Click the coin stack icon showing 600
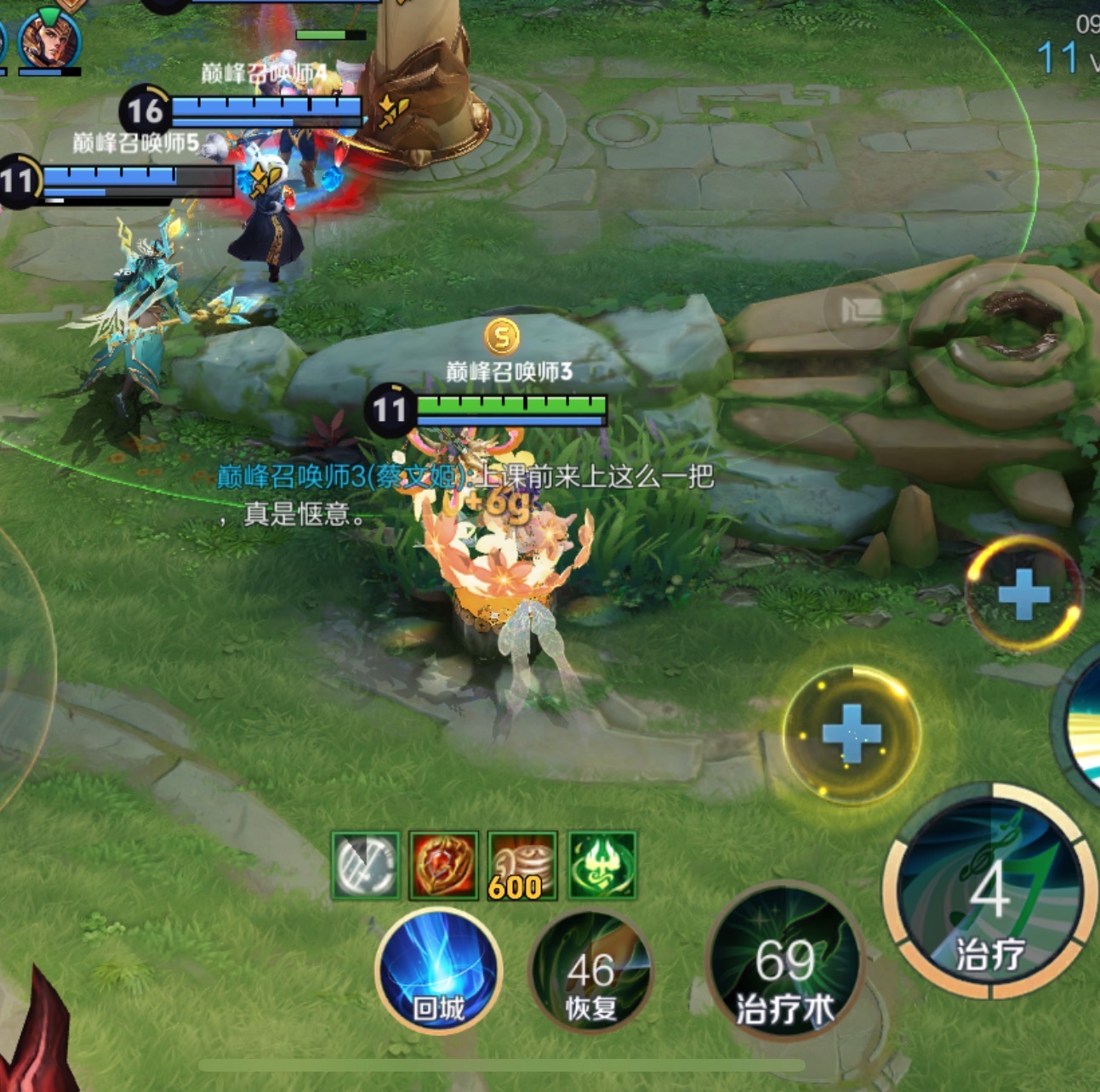The width and height of the screenshot is (1100, 1092). pyautogui.click(x=522, y=865)
